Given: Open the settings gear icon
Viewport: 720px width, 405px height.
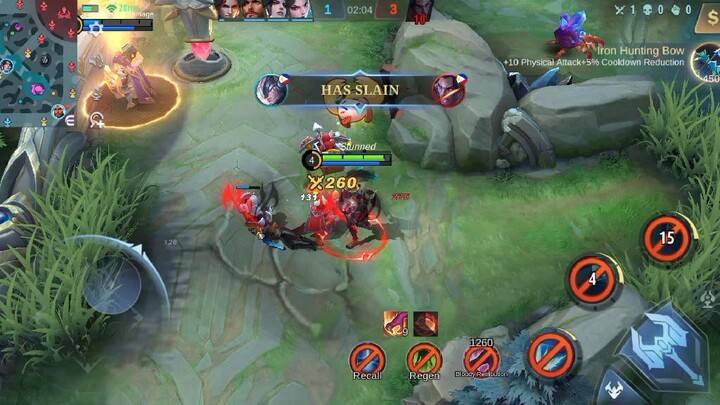Looking at the screenshot, I should (96, 29).
